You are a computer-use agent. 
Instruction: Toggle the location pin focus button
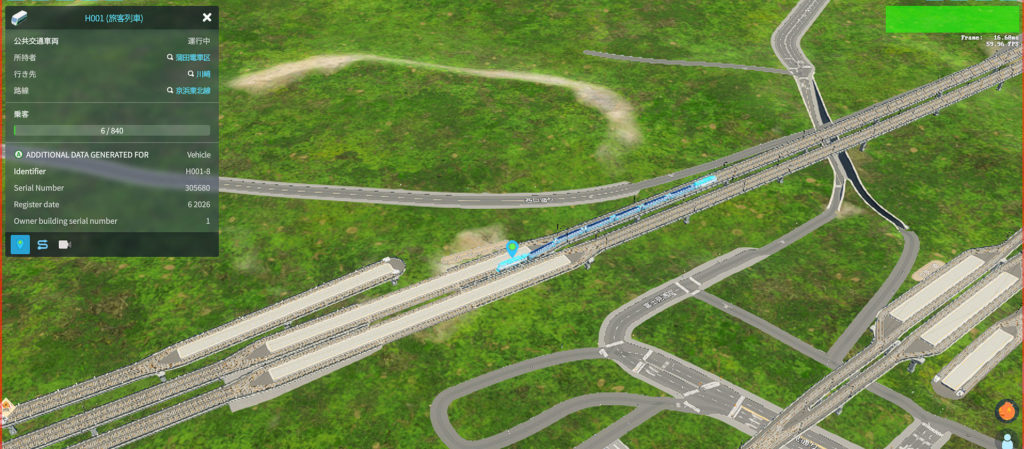point(20,244)
